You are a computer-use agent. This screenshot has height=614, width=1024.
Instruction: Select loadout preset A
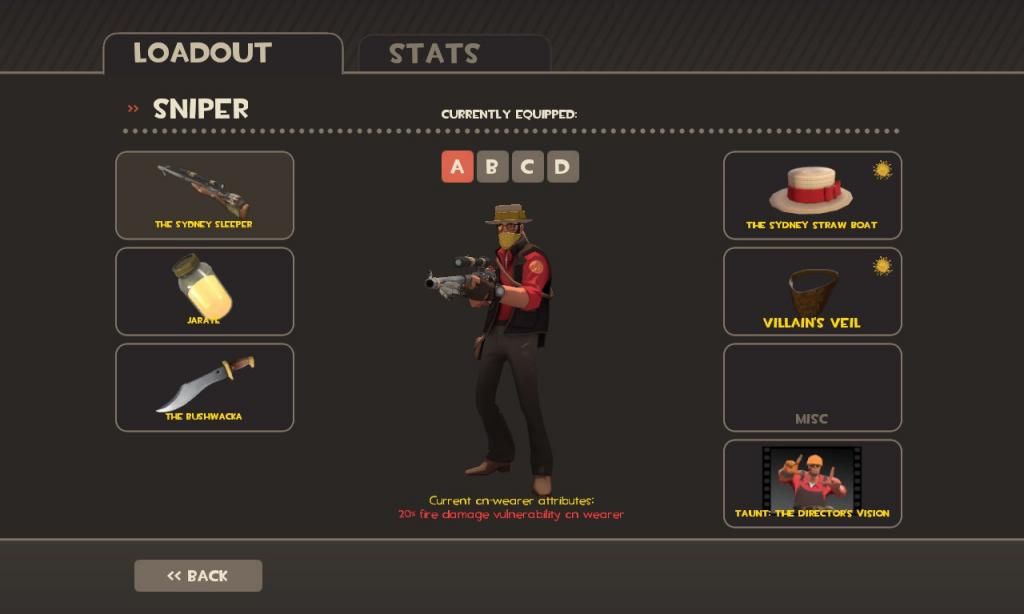click(x=457, y=167)
